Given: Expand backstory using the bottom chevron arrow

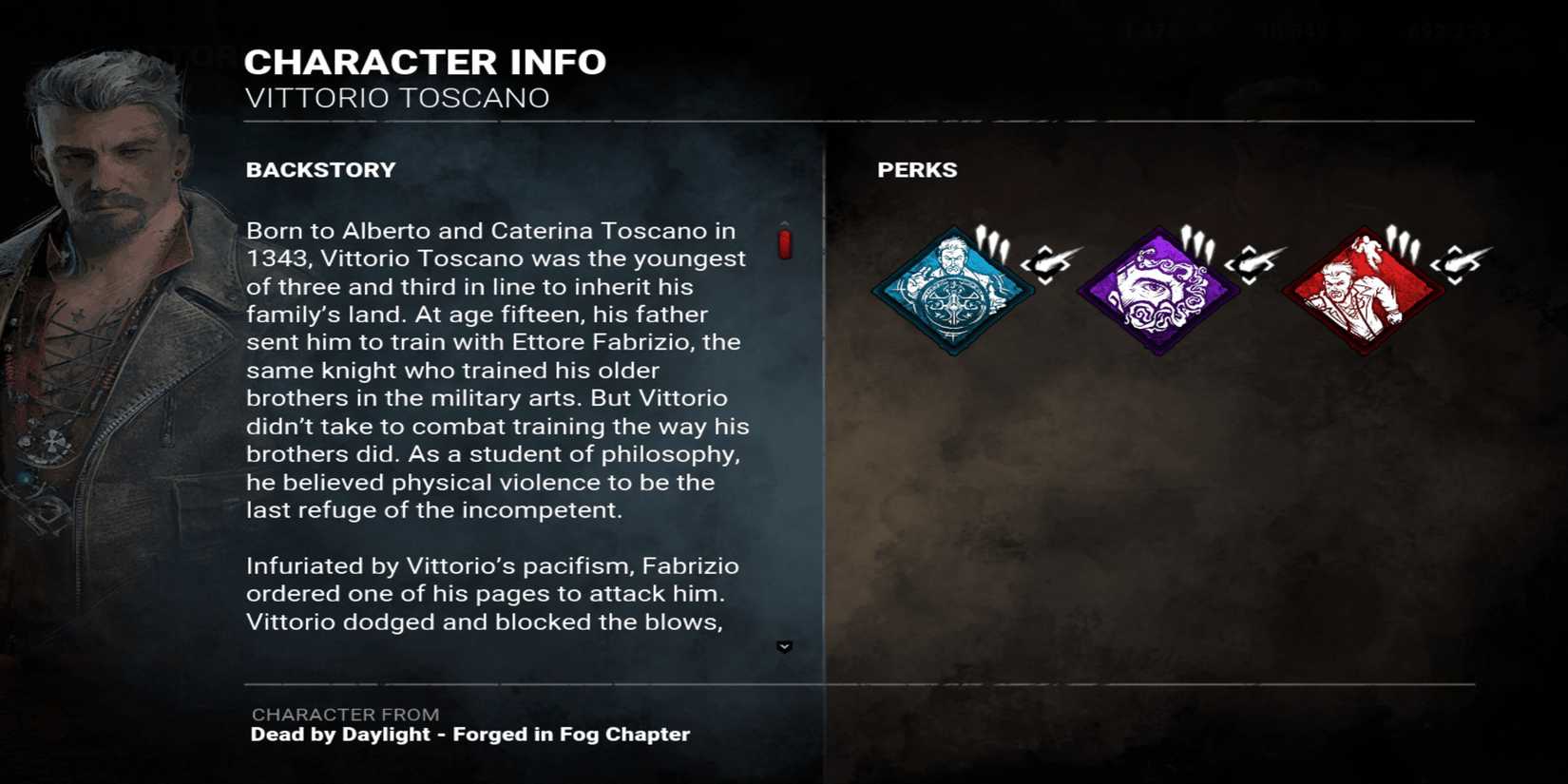Looking at the screenshot, I should [x=784, y=647].
